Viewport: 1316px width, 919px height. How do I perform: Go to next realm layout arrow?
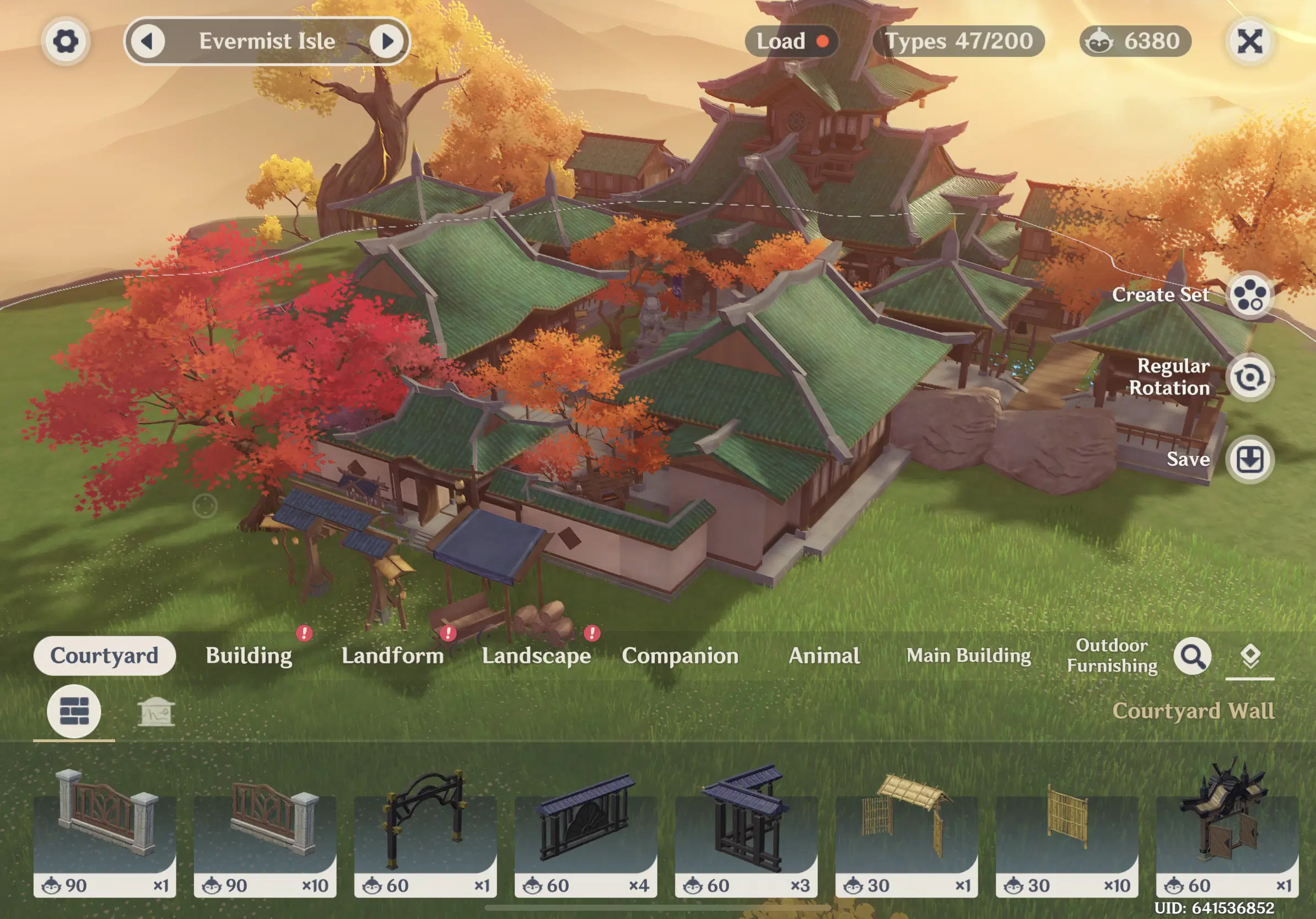(386, 41)
